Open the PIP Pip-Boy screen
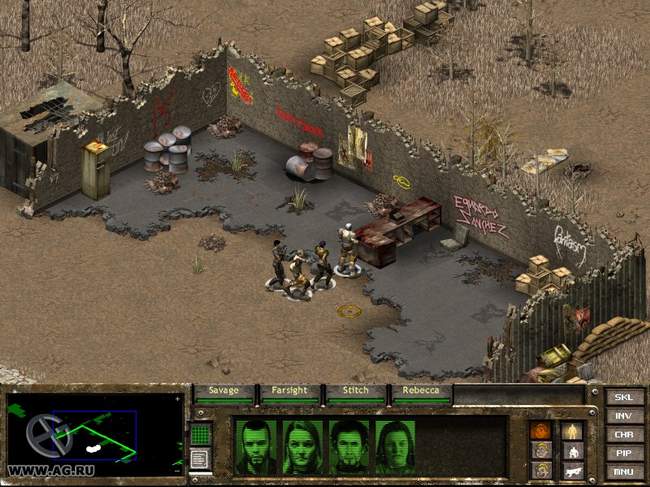Screen dimensions: 650x487 coord(623,453)
